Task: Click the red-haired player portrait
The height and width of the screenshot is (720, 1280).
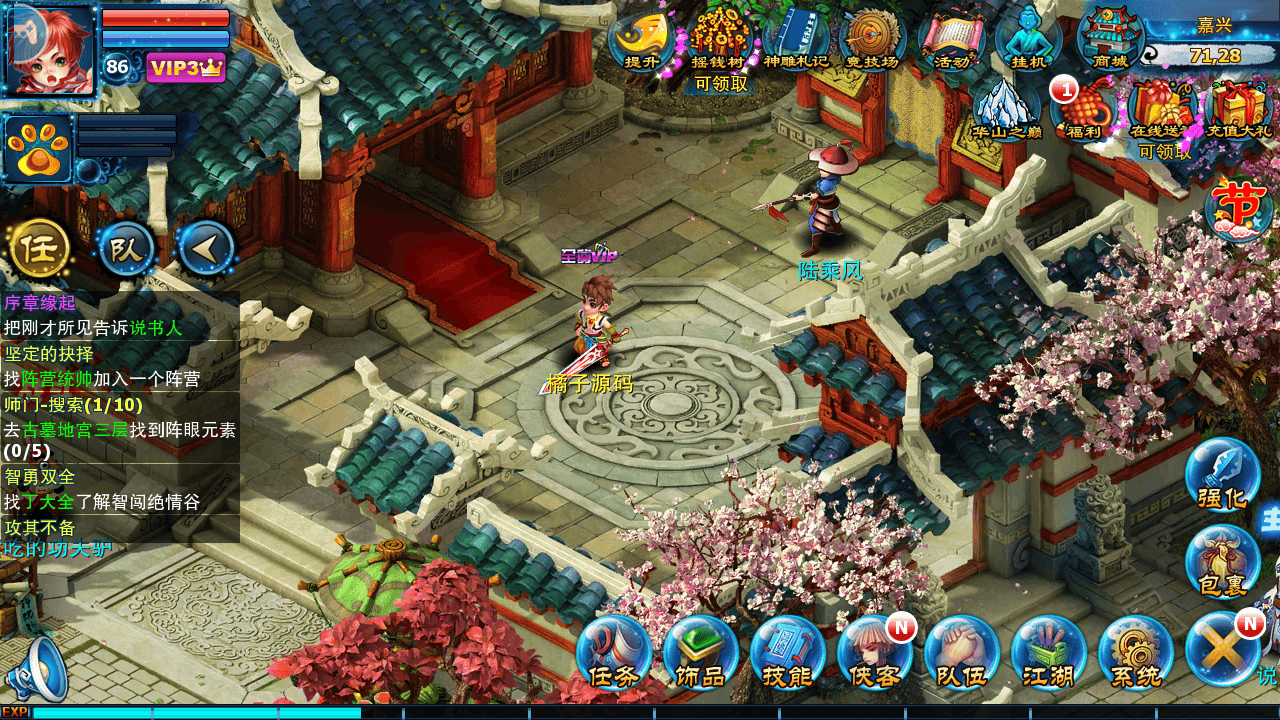Action: 50,50
